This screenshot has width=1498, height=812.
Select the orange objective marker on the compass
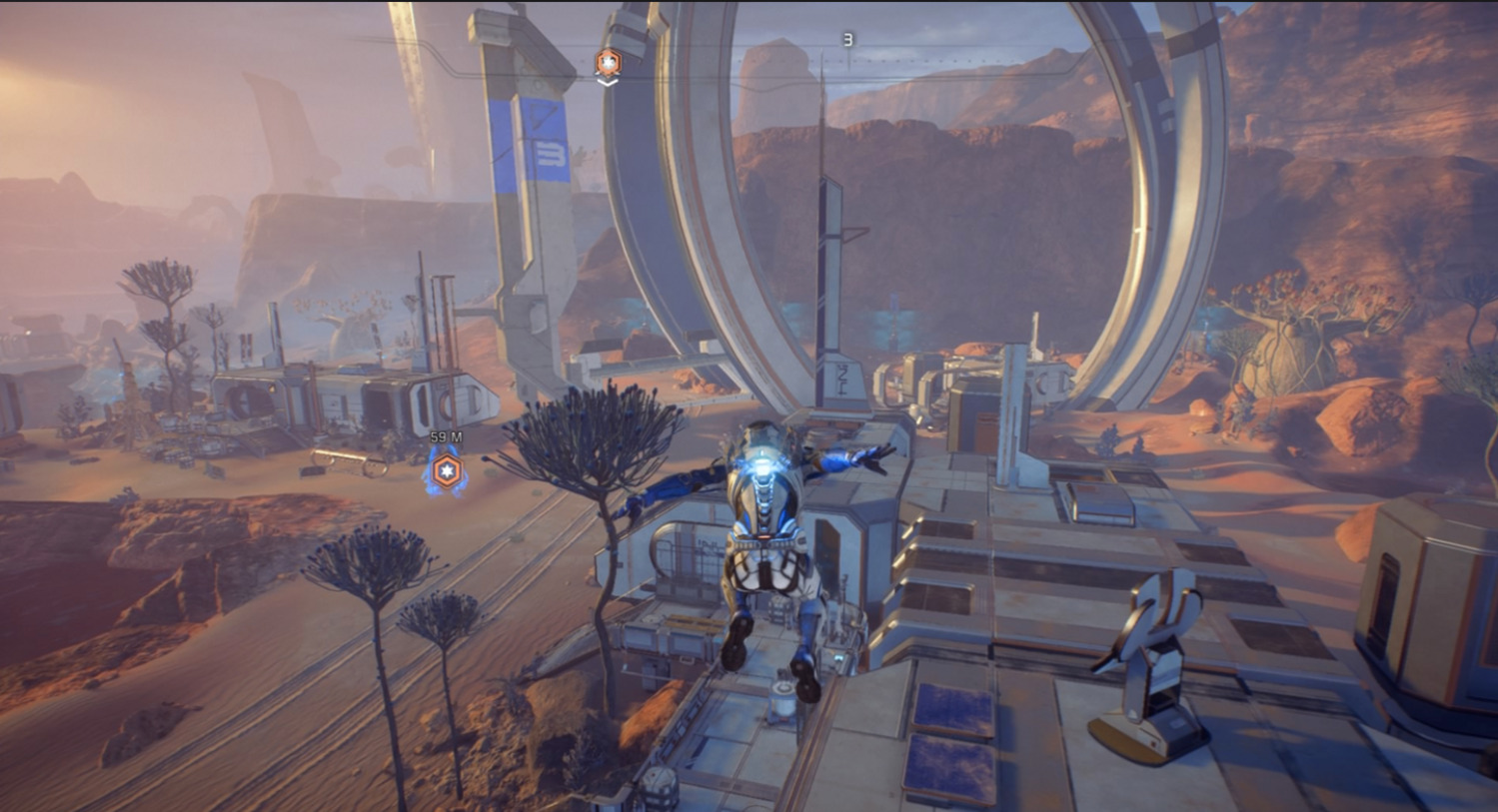[x=608, y=64]
